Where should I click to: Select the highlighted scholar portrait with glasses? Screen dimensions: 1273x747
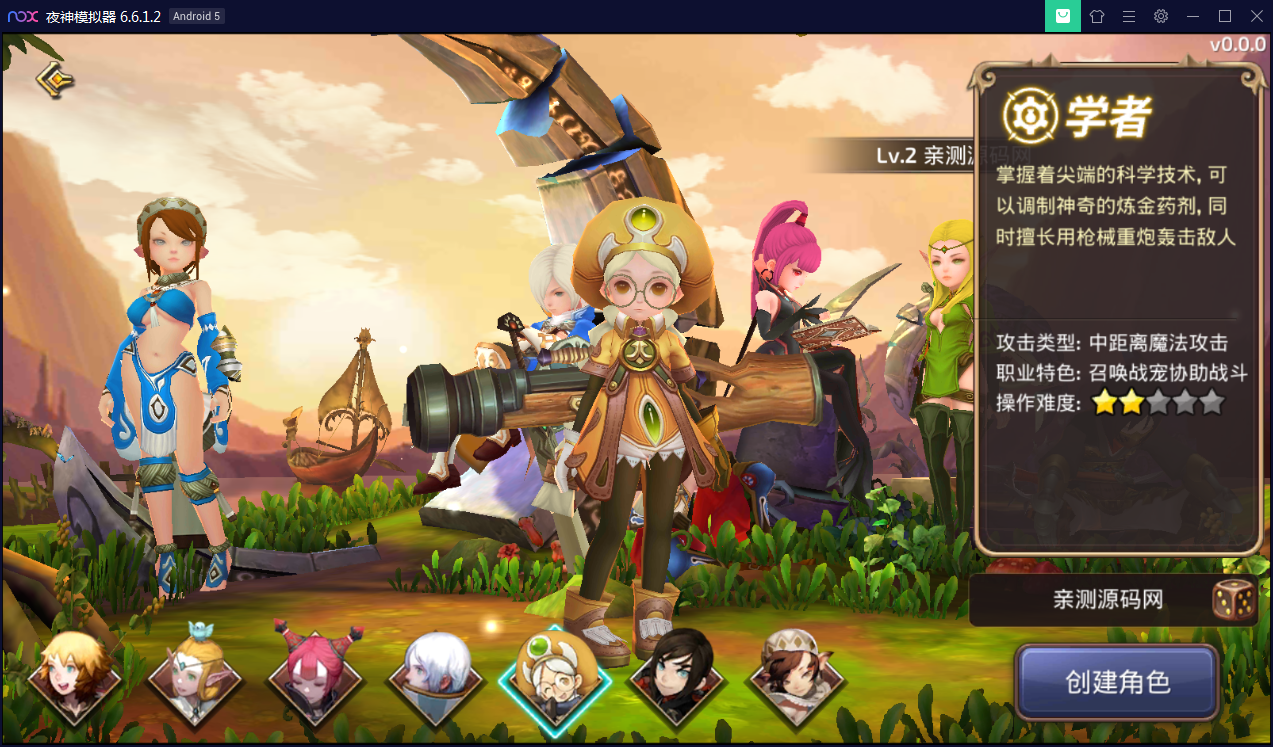click(x=555, y=678)
